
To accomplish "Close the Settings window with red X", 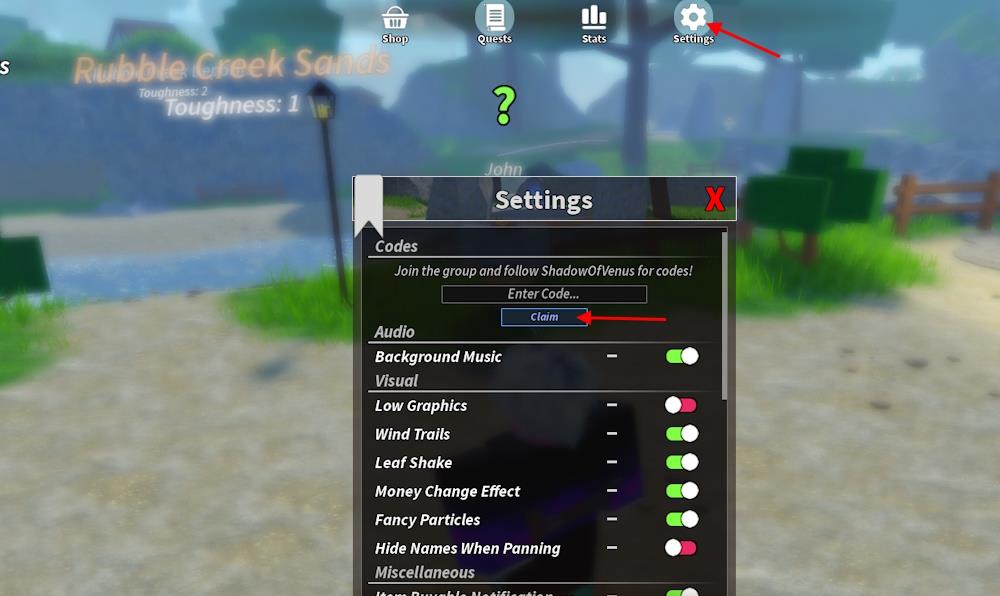I will pos(715,200).
